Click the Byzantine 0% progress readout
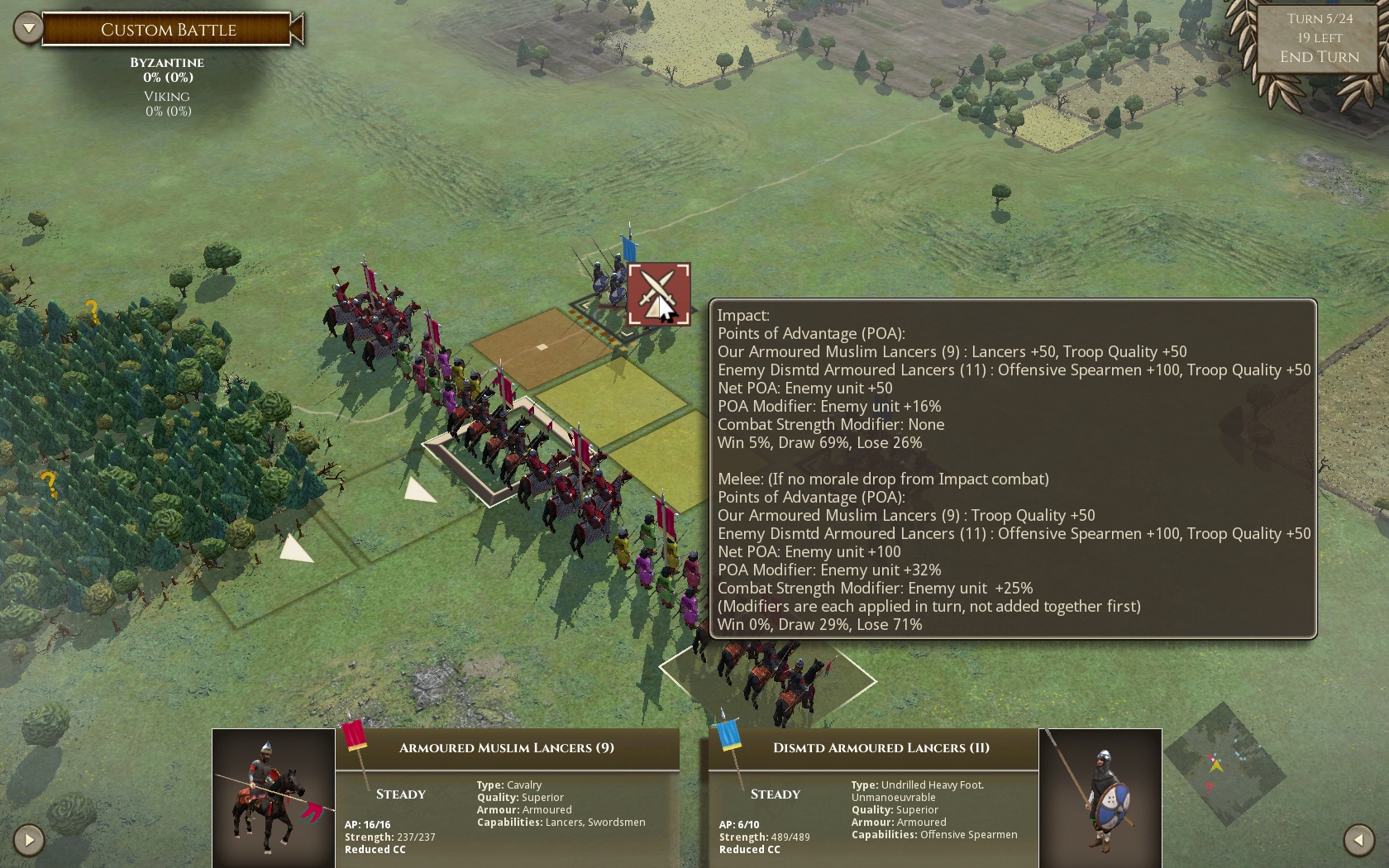The width and height of the screenshot is (1389, 868). (168, 78)
